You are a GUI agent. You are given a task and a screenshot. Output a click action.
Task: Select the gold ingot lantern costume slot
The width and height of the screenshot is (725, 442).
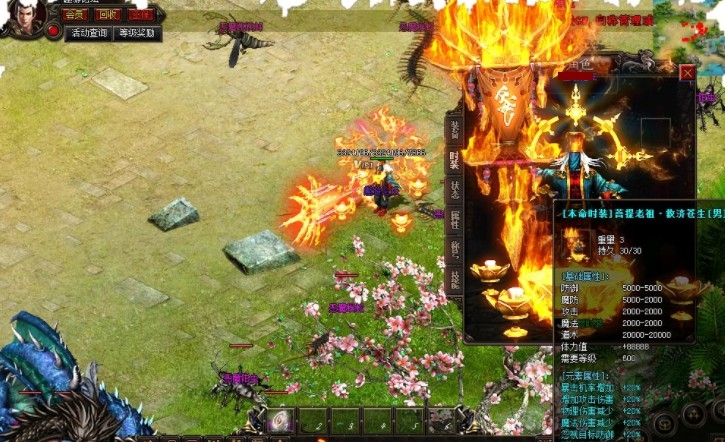point(492,271)
